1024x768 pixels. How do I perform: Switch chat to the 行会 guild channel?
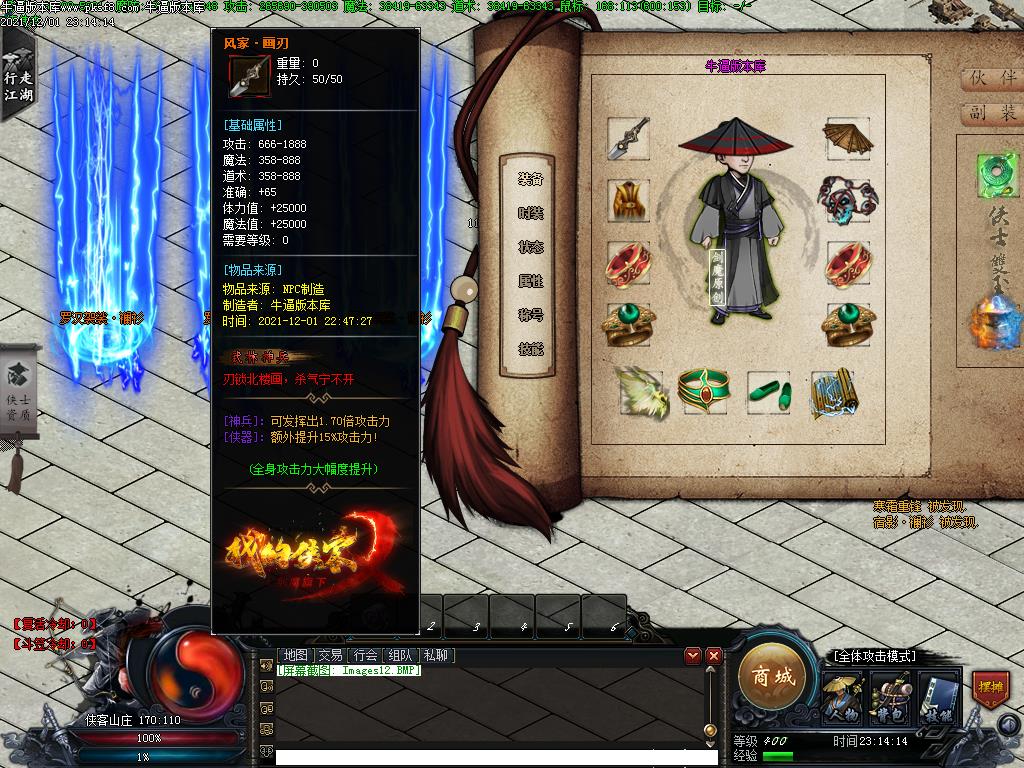366,656
